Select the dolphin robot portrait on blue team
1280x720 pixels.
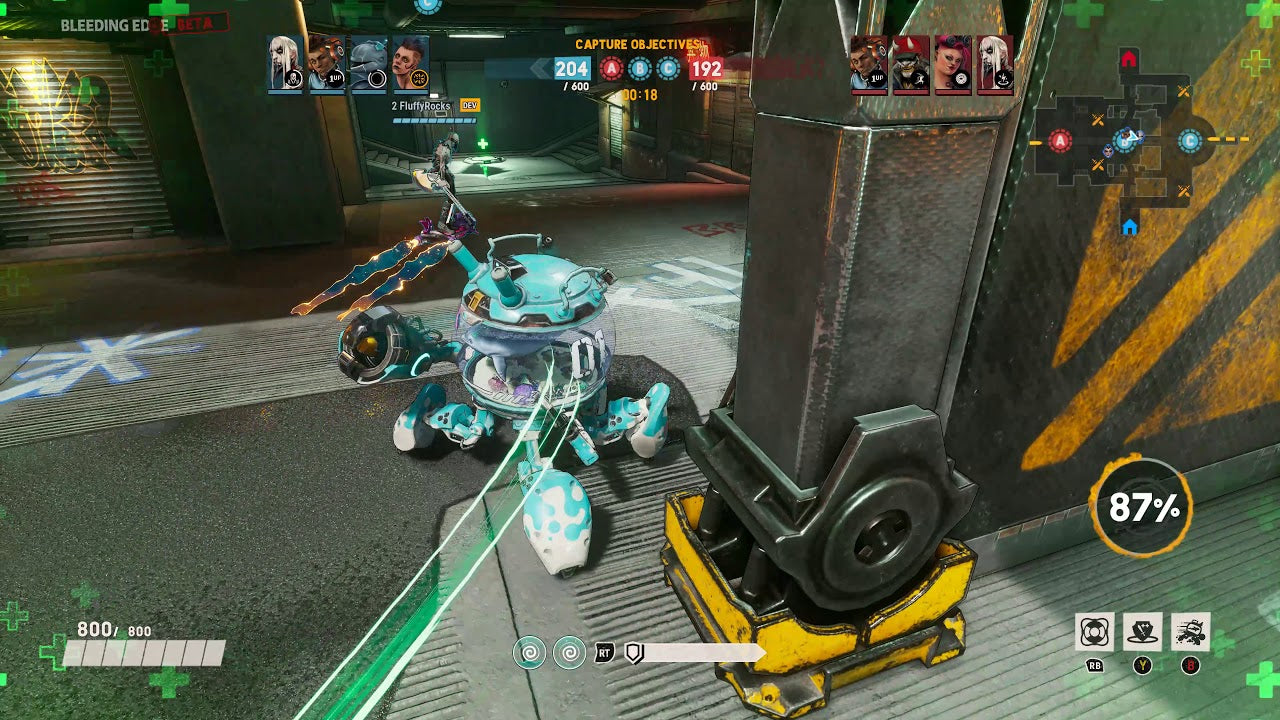369,64
